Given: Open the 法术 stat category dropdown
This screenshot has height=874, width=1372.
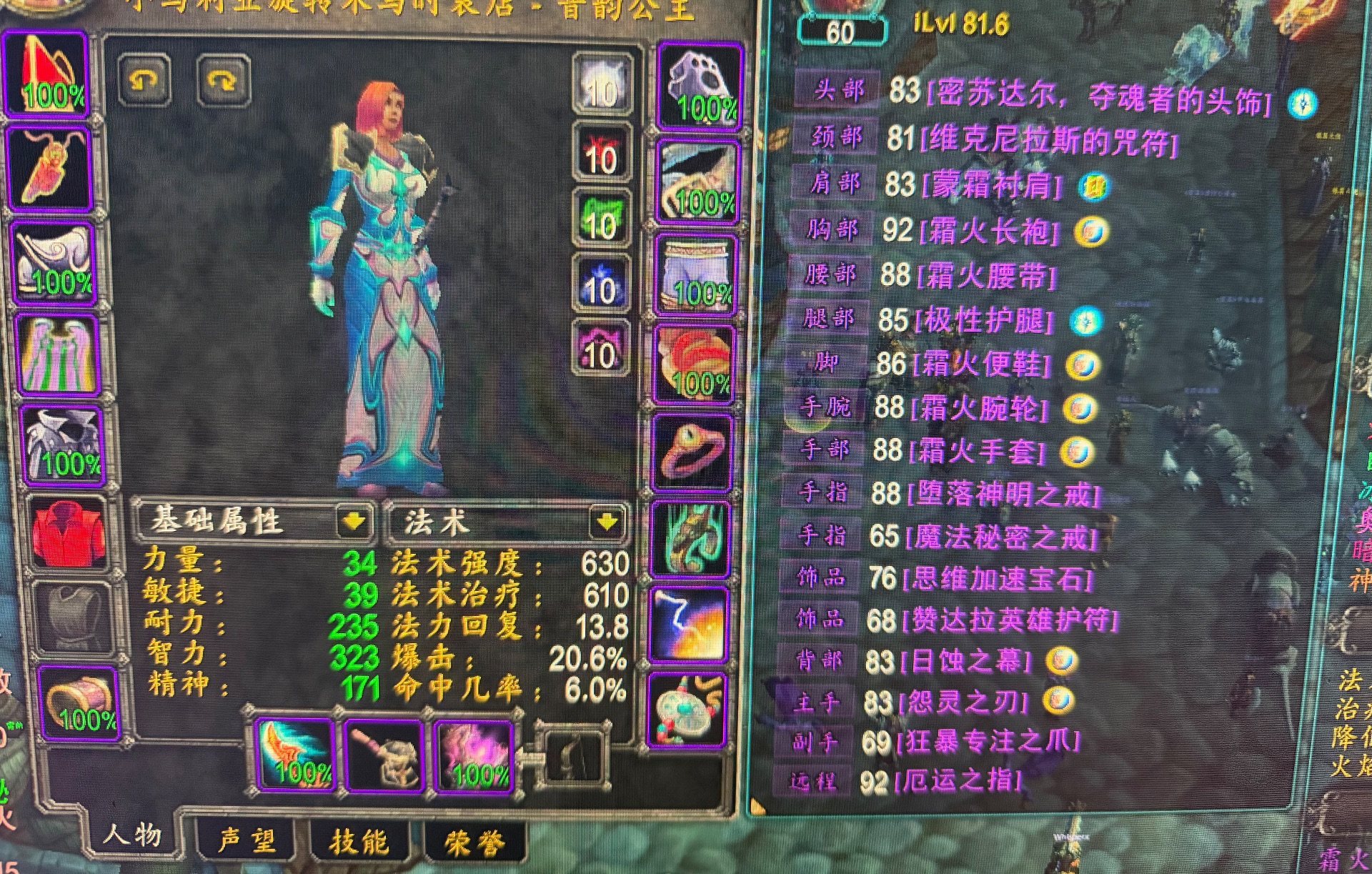Looking at the screenshot, I should click(607, 522).
